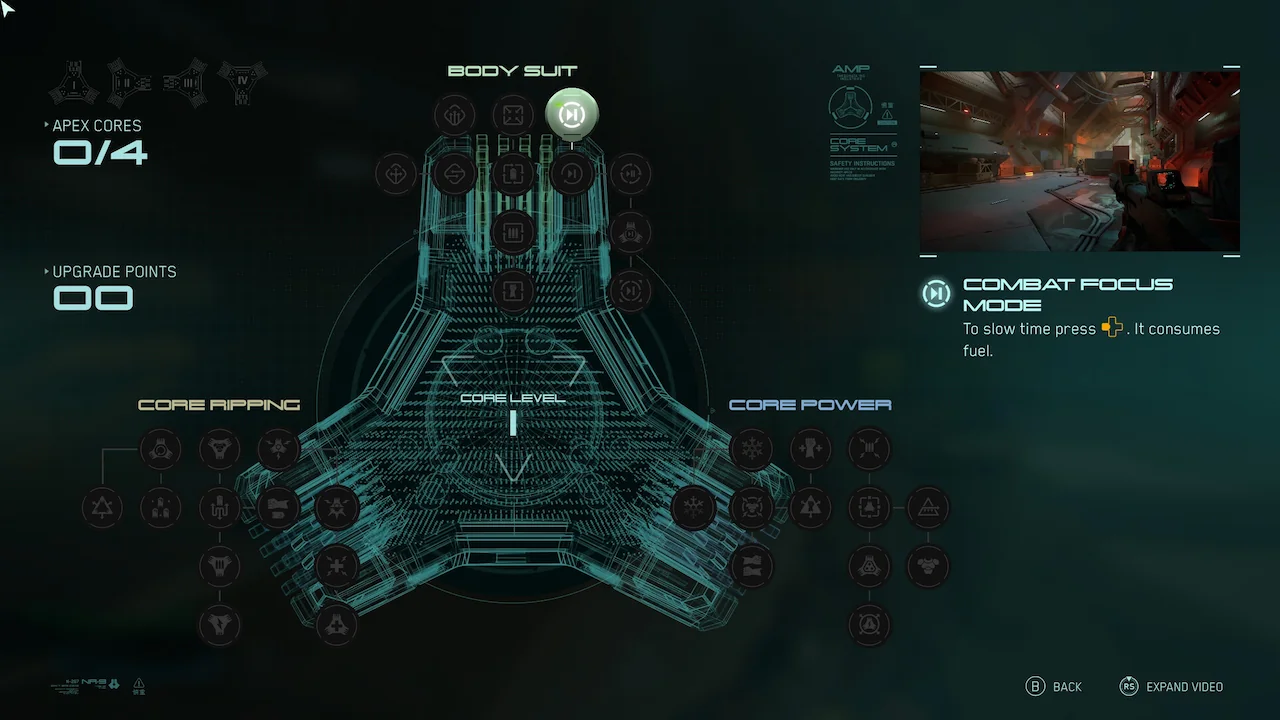Choose the battery upgrade node in Body Suit

(x=513, y=174)
